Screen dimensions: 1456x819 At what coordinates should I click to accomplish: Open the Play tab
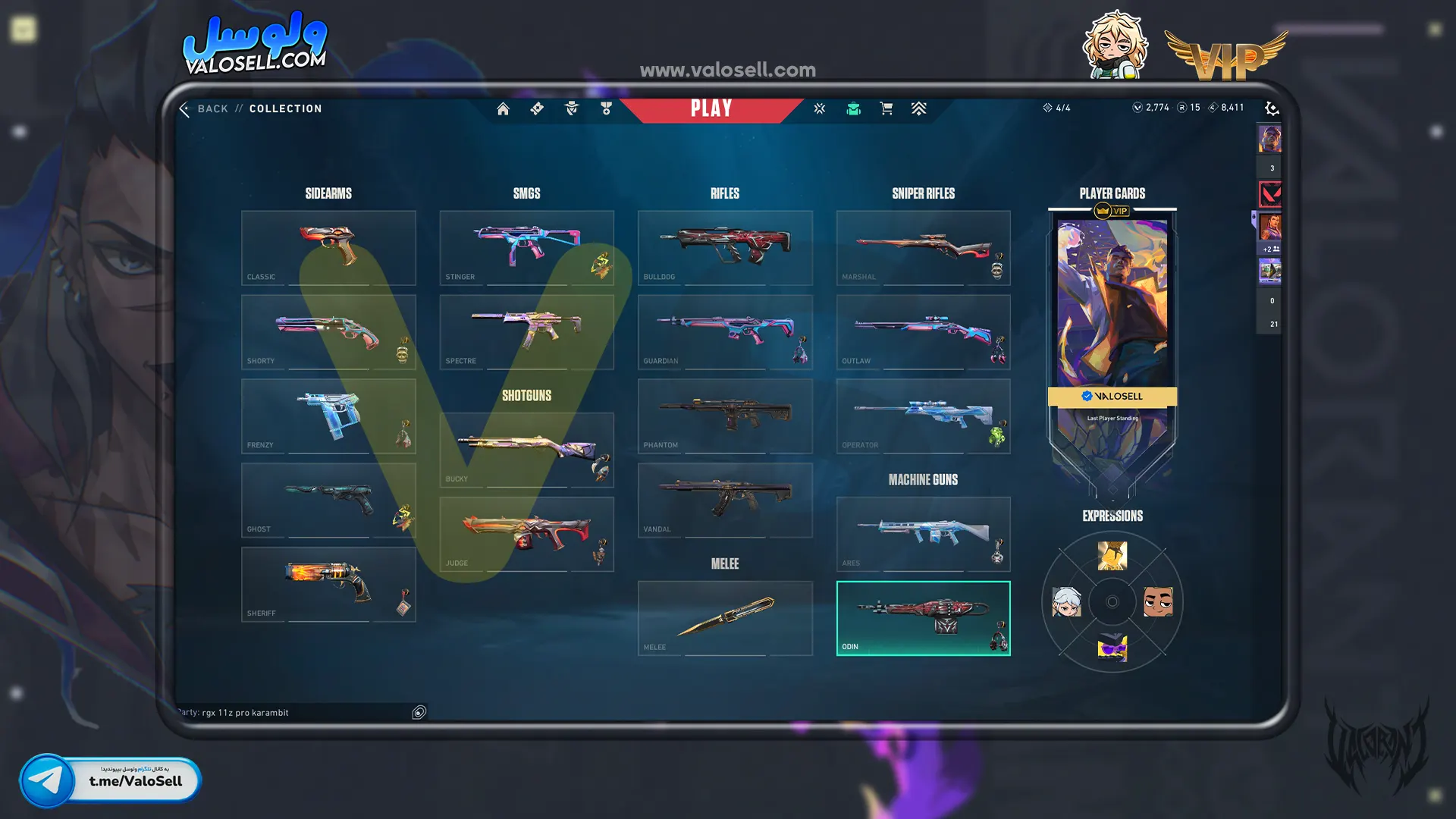click(x=711, y=108)
